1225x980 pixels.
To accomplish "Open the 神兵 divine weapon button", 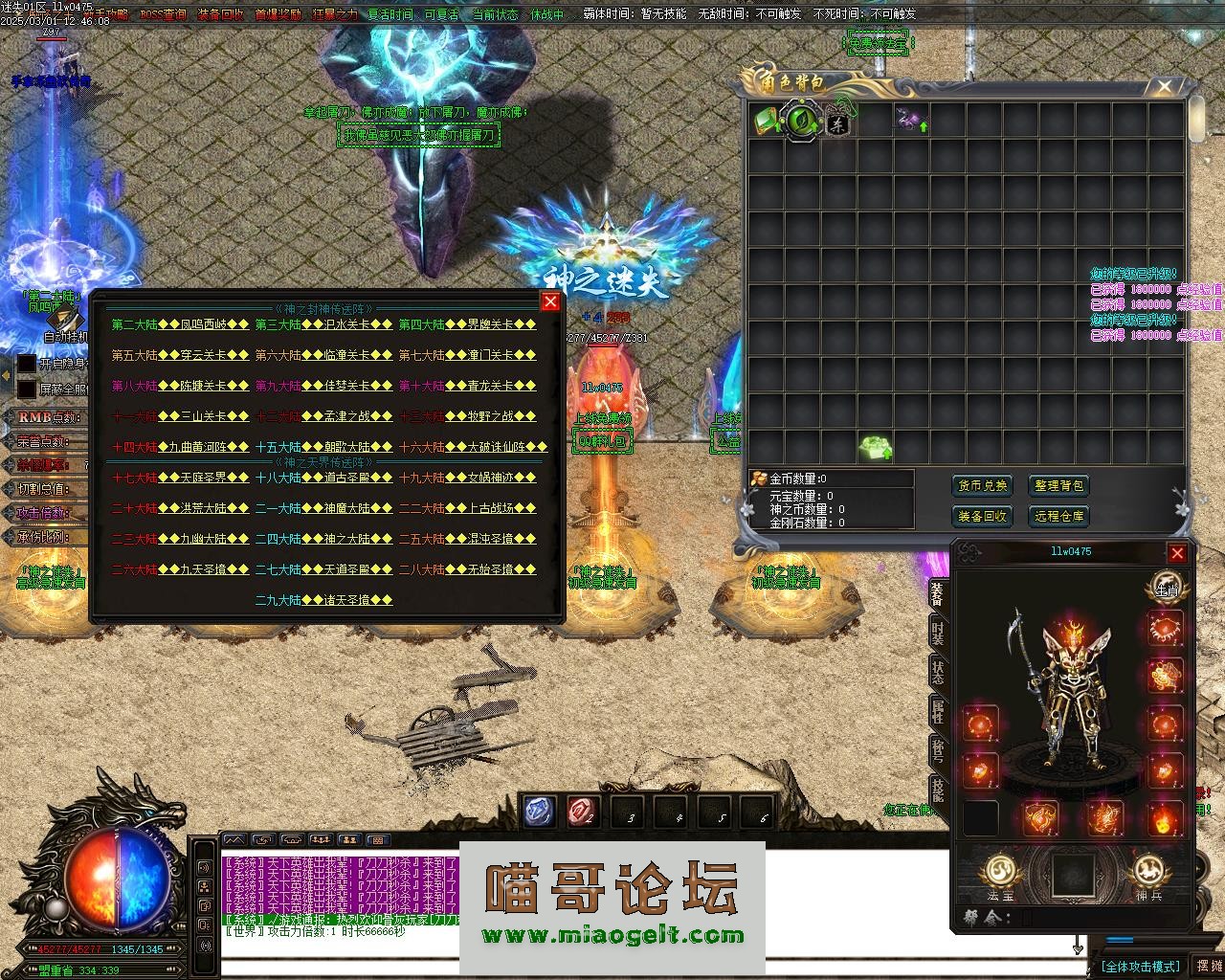I will pyautogui.click(x=1148, y=876).
